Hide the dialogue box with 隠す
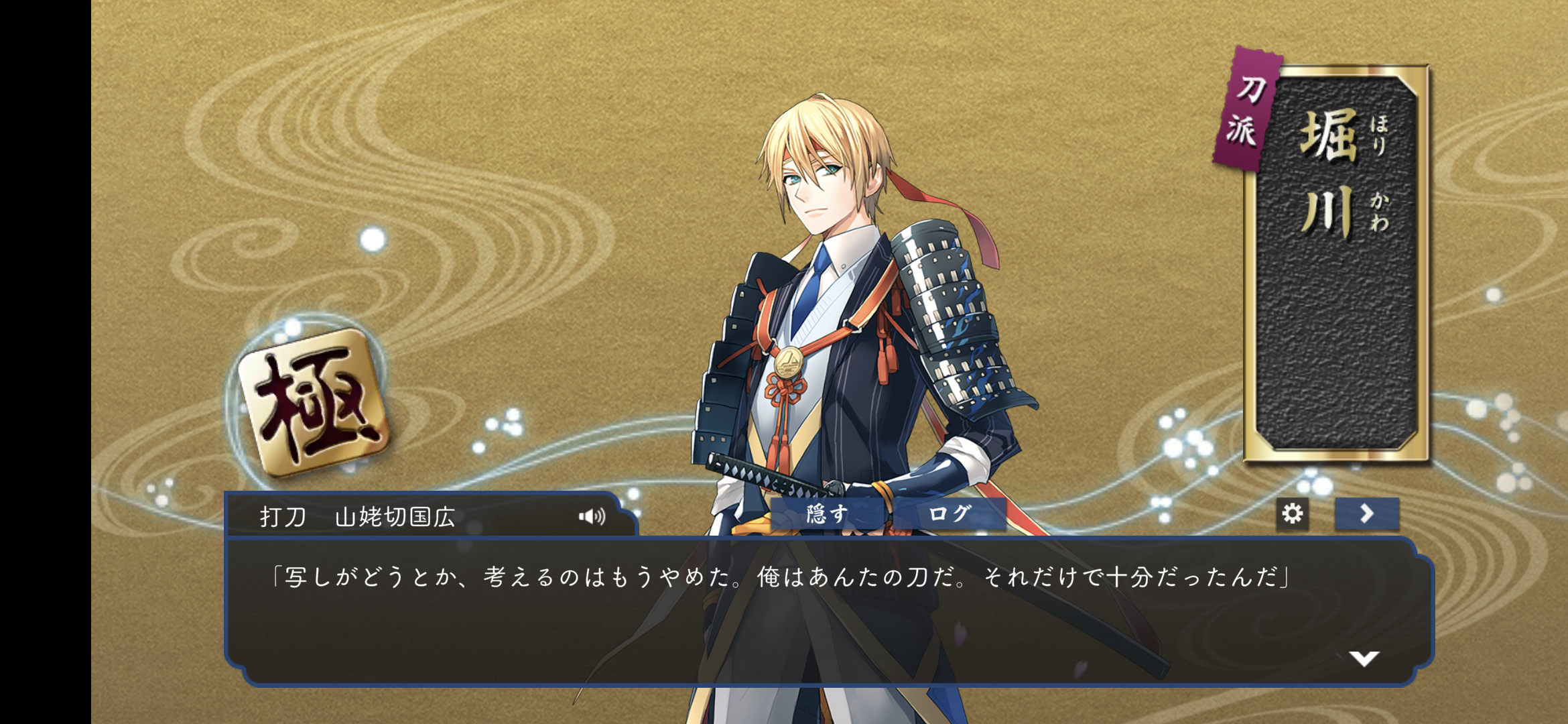 [x=828, y=514]
